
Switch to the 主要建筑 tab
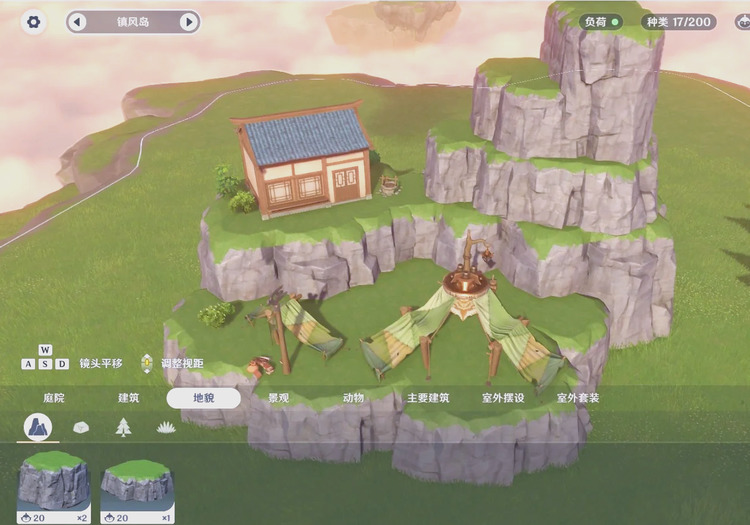(428, 398)
